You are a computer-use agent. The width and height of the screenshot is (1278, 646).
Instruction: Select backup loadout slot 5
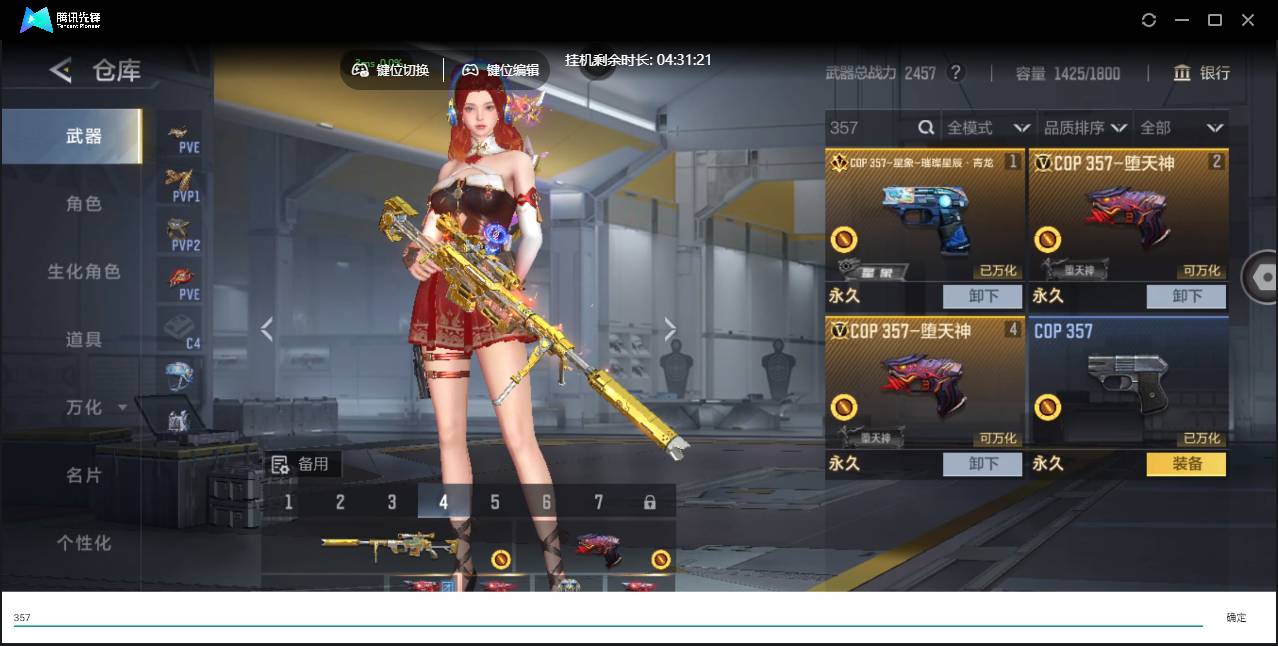click(495, 502)
